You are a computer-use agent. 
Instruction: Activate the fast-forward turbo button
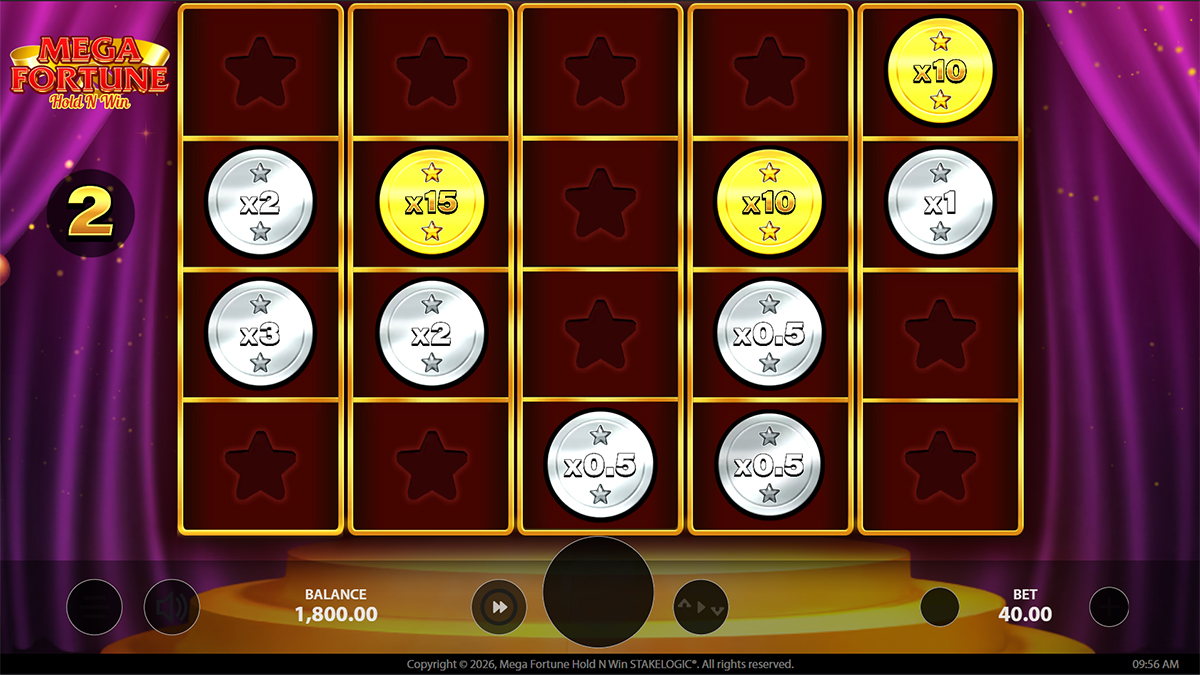[499, 606]
